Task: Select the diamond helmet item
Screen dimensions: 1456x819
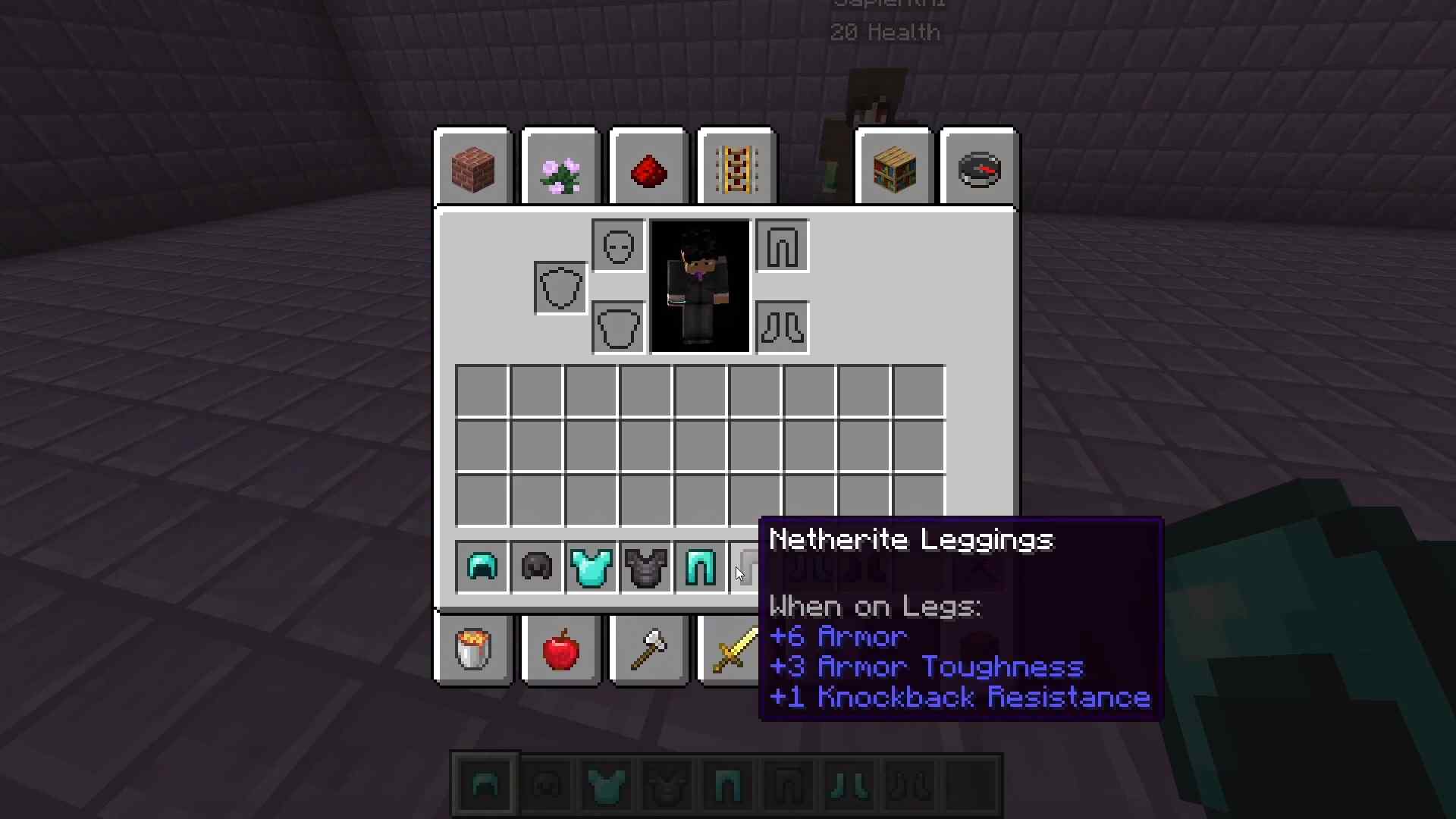Action: point(482,567)
